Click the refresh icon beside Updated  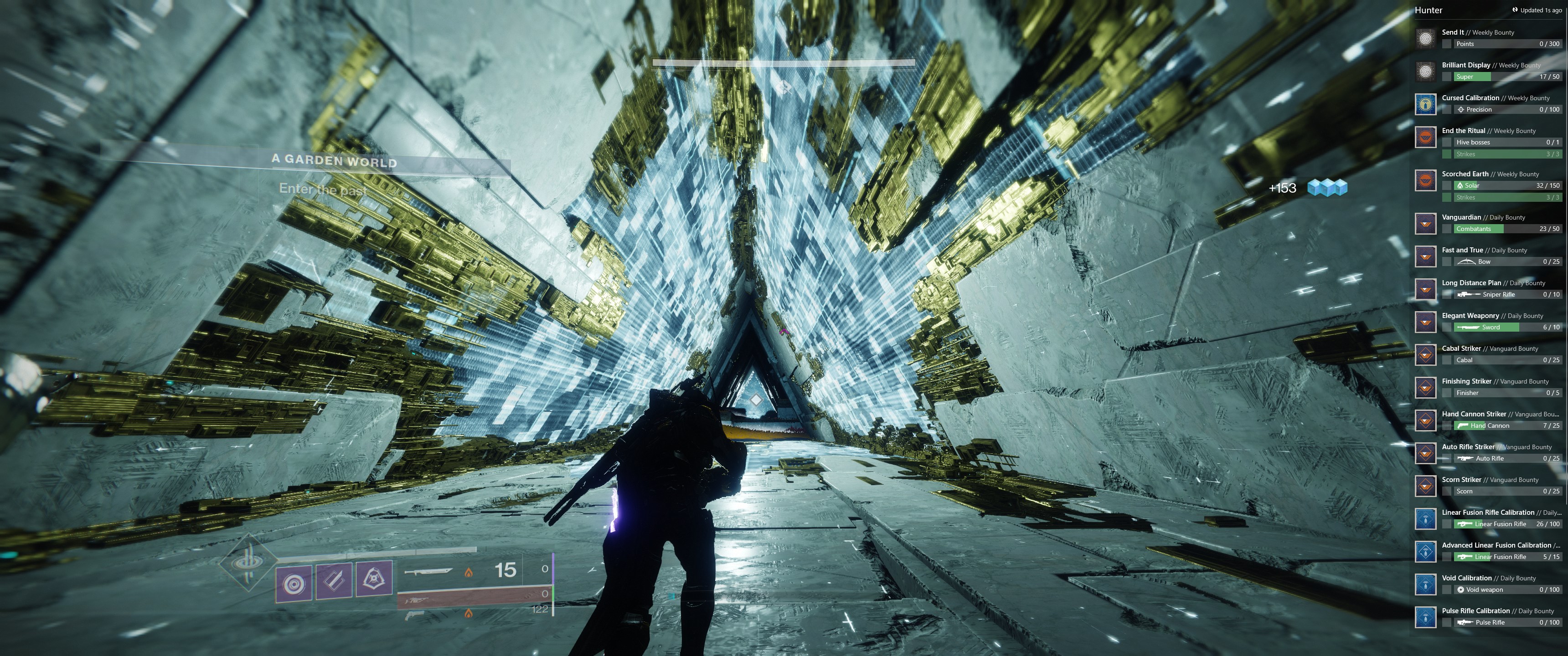click(1514, 10)
